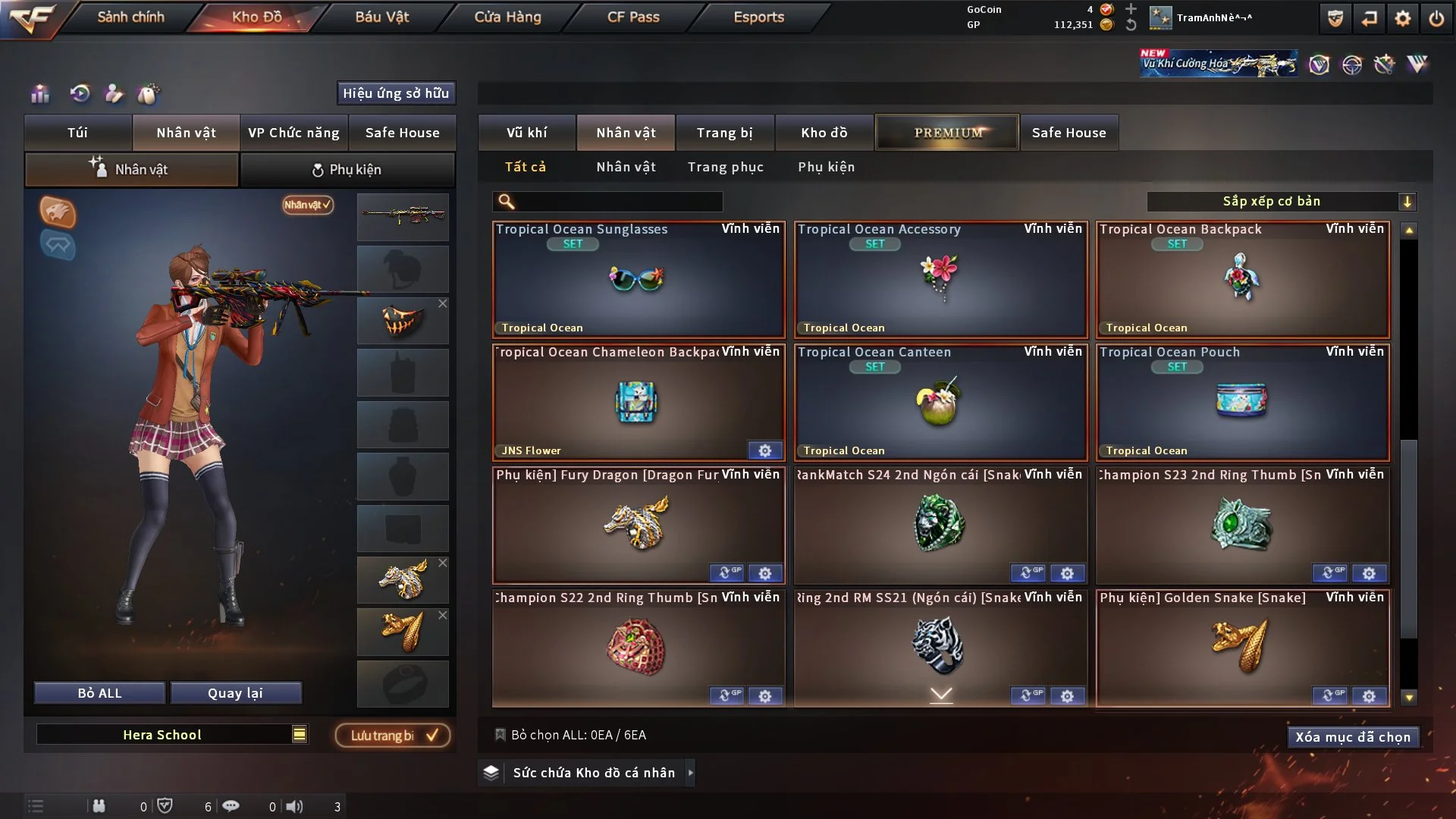This screenshot has width=1456, height=819.
Task: Click Xóa mục đã chọn button
Action: 1353,737
